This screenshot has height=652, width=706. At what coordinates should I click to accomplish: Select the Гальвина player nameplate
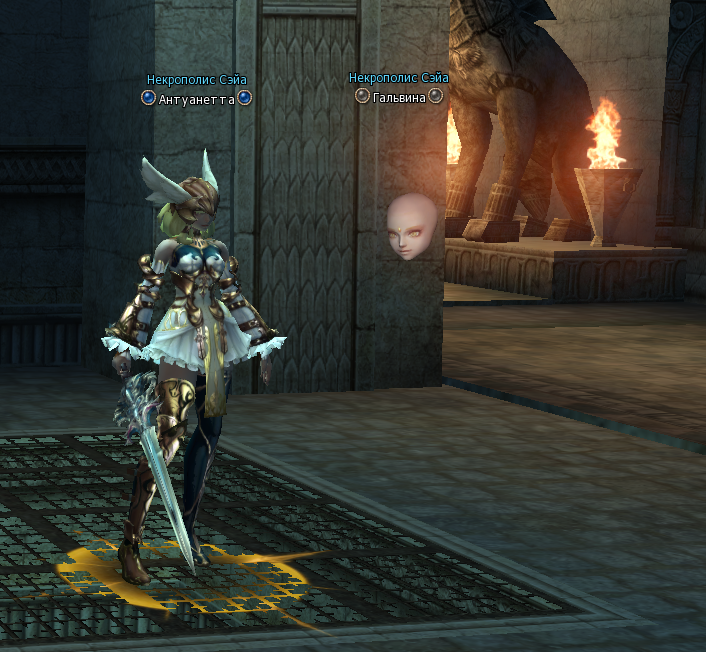(399, 97)
